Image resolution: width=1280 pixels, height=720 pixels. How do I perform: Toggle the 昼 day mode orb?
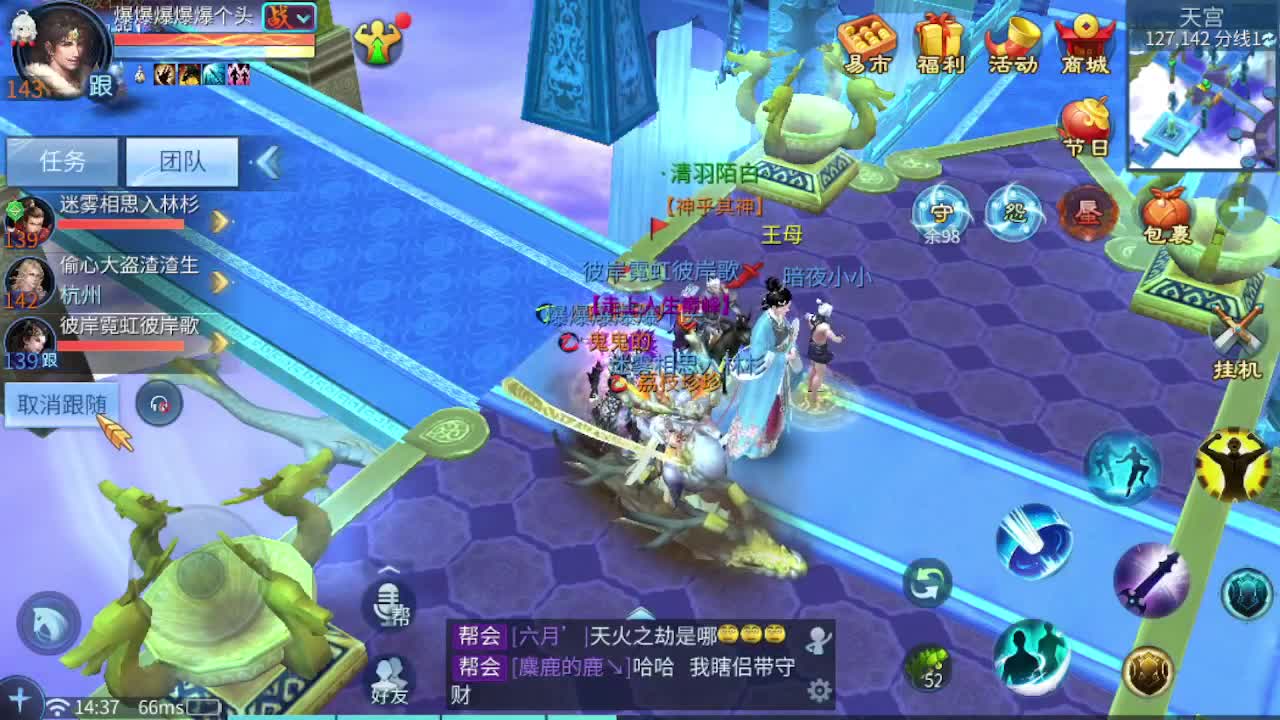coord(1086,210)
